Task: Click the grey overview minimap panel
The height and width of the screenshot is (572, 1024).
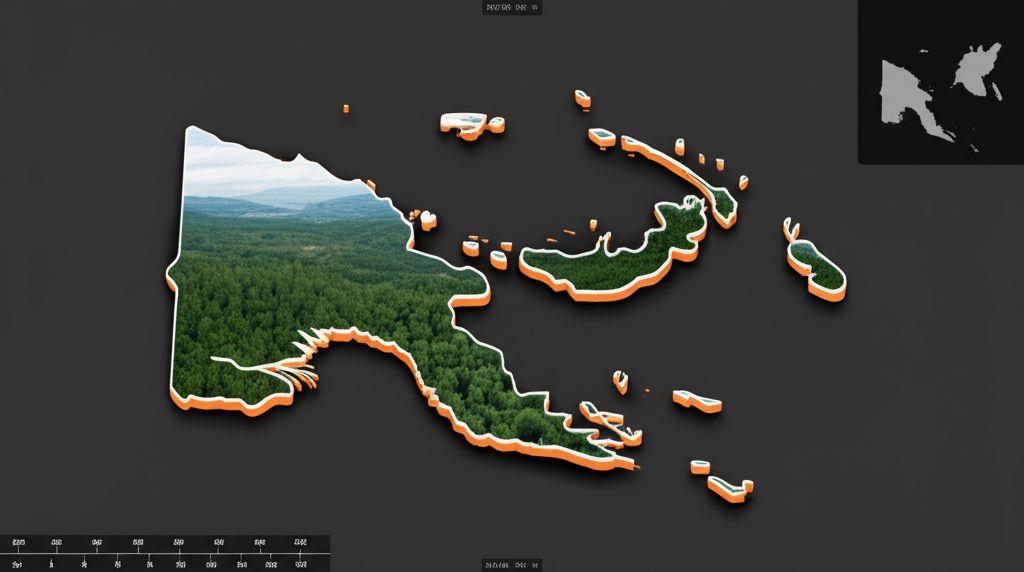Action: 940,82
